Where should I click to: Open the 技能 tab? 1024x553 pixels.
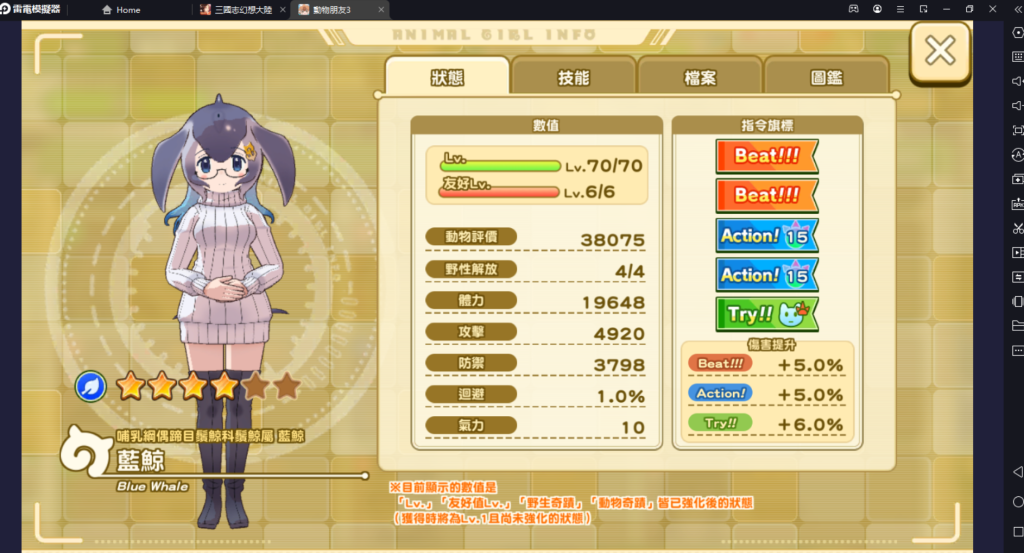(573, 77)
